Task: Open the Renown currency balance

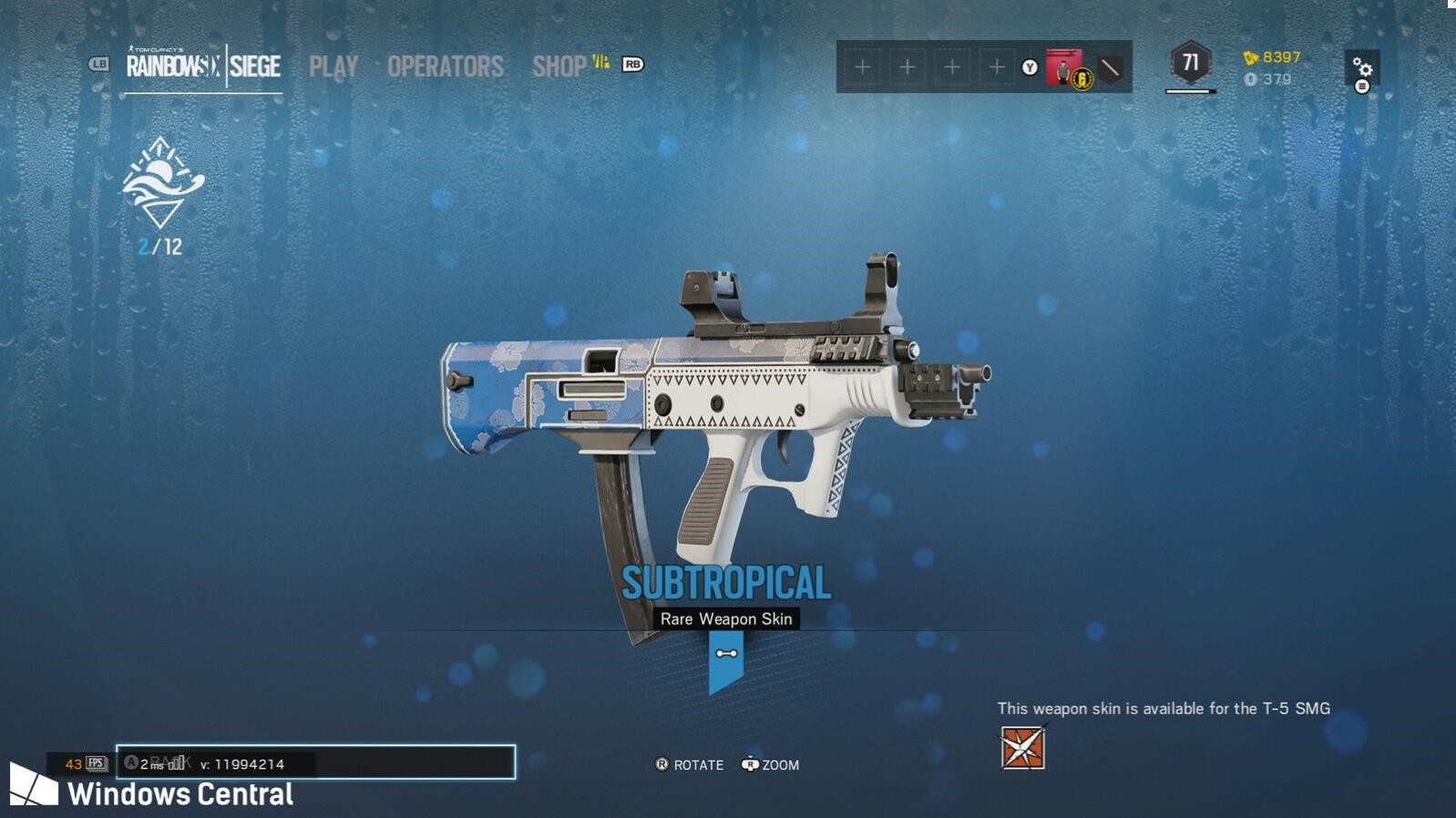Action: (1273, 57)
